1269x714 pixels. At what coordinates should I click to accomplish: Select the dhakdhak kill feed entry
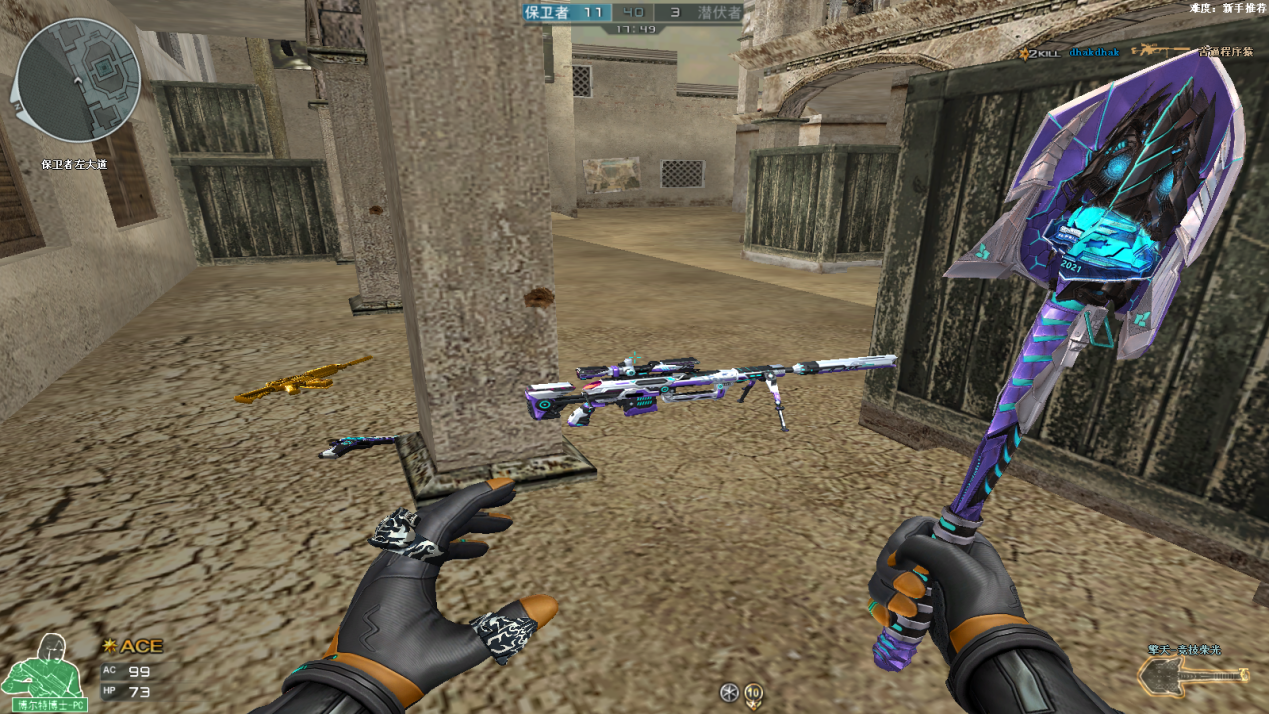click(1093, 51)
